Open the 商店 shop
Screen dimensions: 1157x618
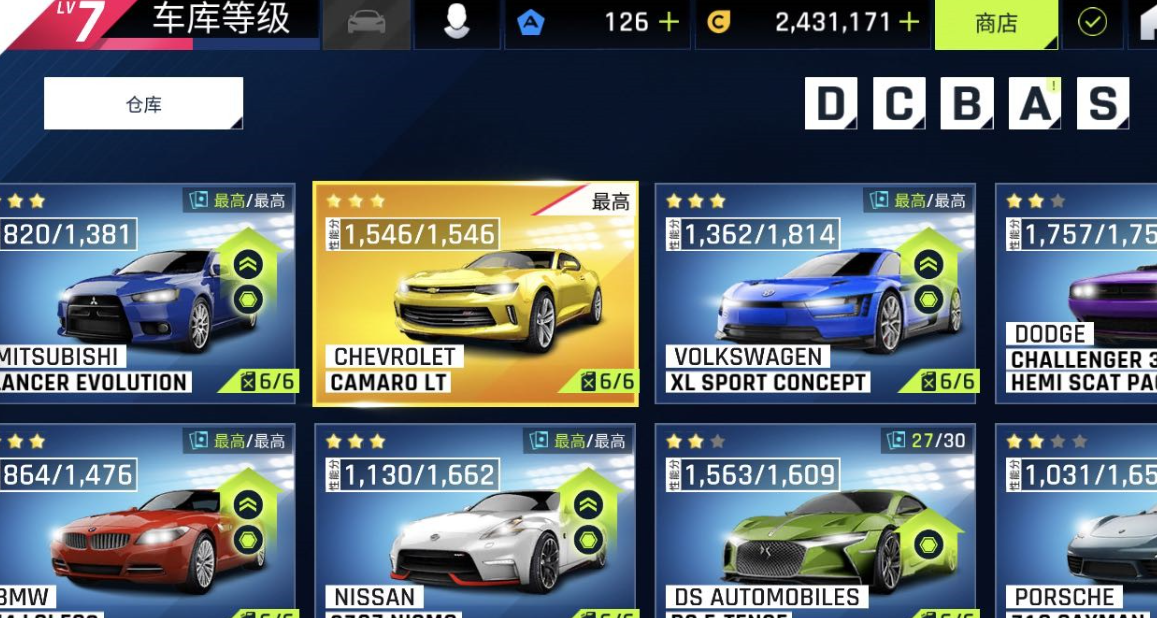pos(995,24)
